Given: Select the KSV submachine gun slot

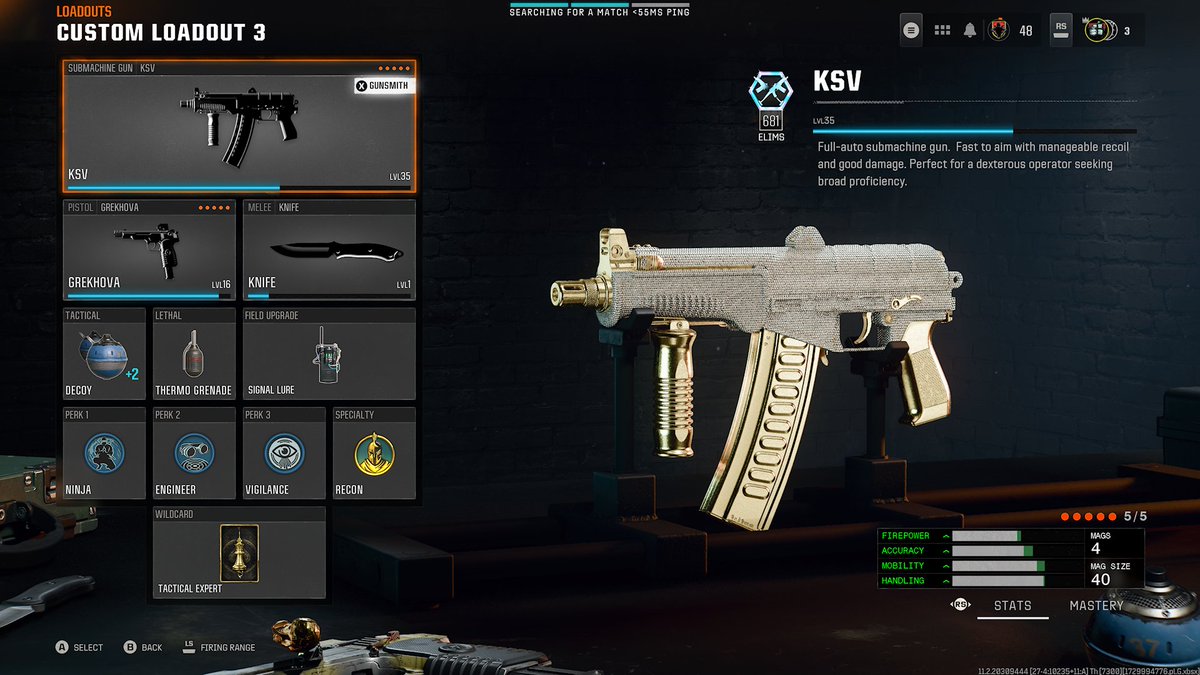Looking at the screenshot, I should pos(239,125).
